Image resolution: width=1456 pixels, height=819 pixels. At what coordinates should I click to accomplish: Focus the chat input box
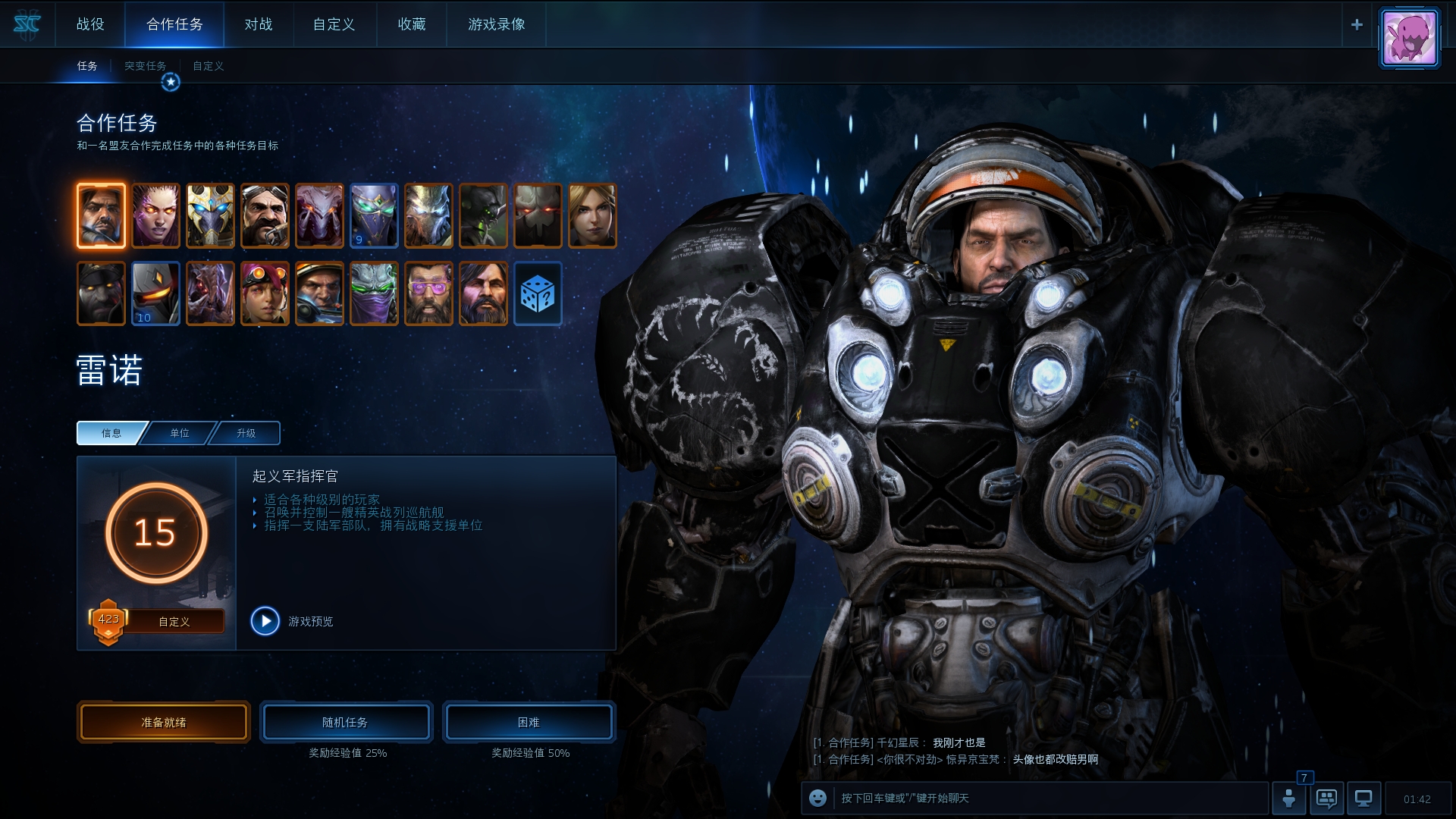point(1046,799)
